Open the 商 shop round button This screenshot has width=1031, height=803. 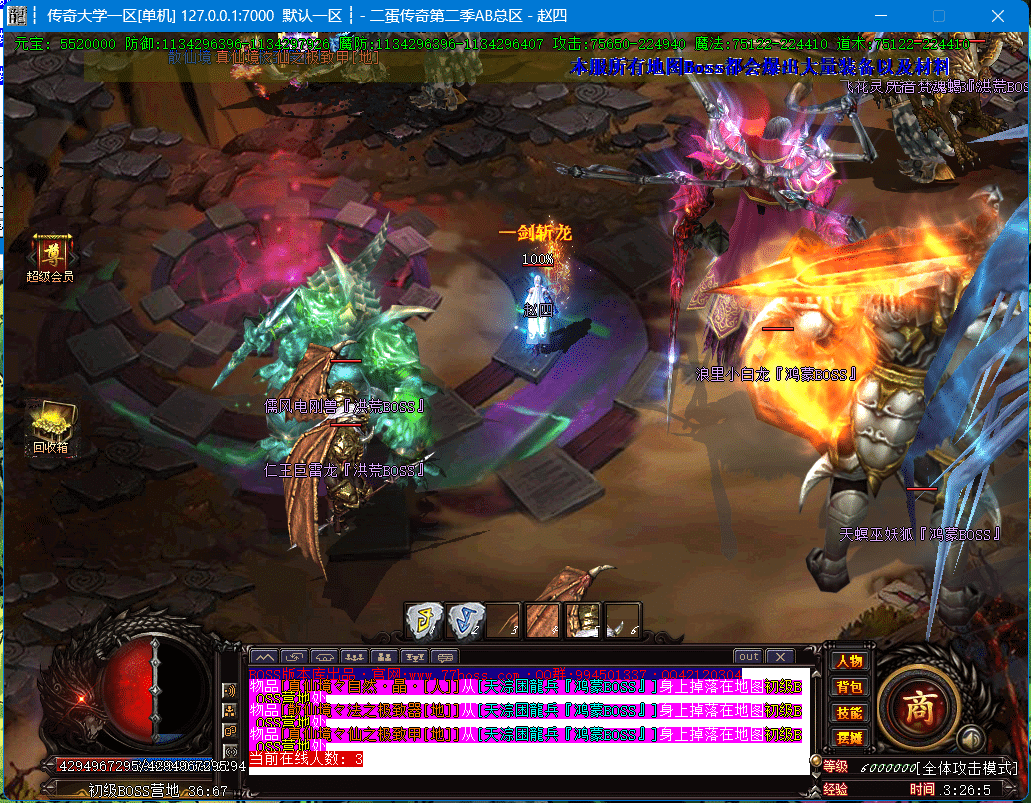click(918, 706)
